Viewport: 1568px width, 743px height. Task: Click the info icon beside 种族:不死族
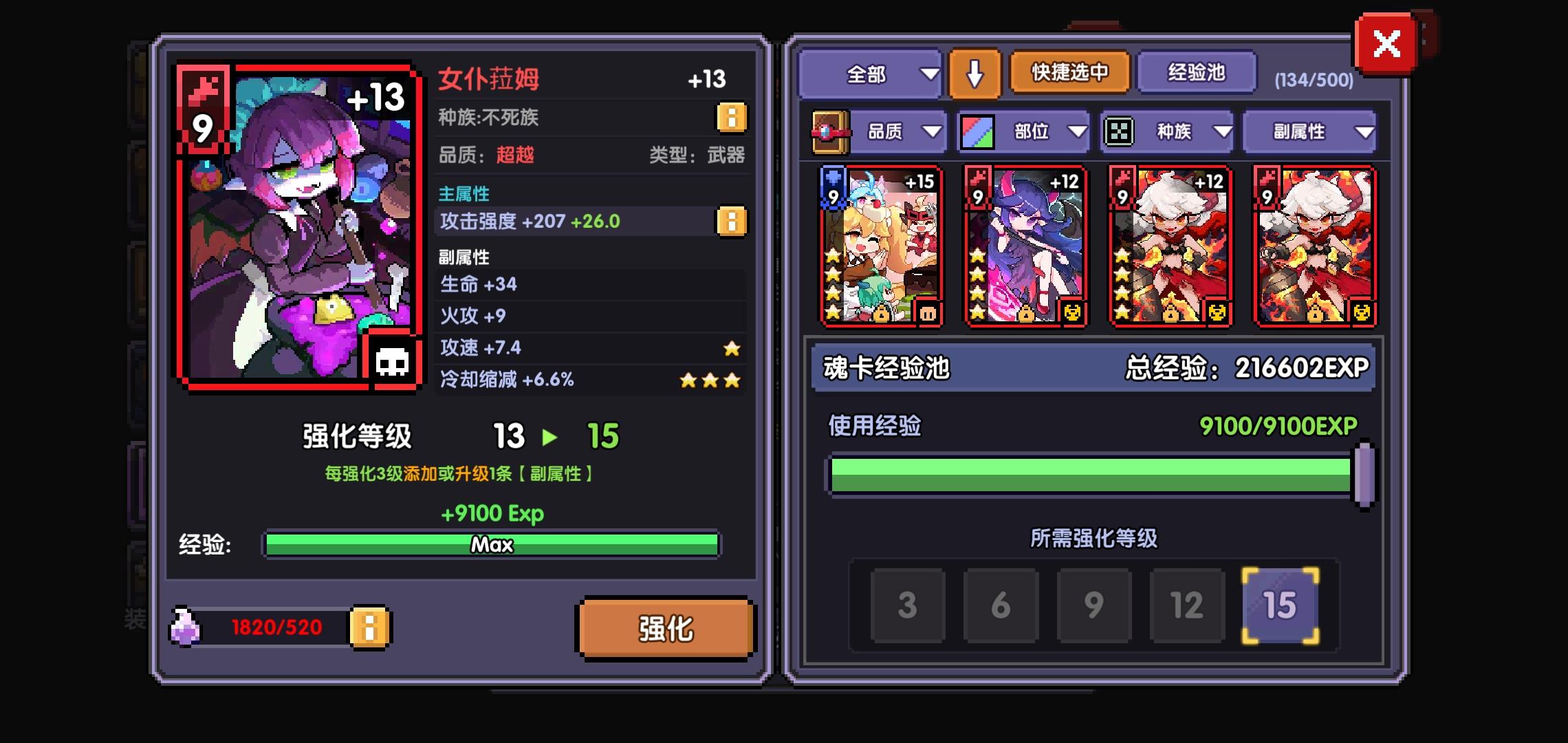[731, 118]
